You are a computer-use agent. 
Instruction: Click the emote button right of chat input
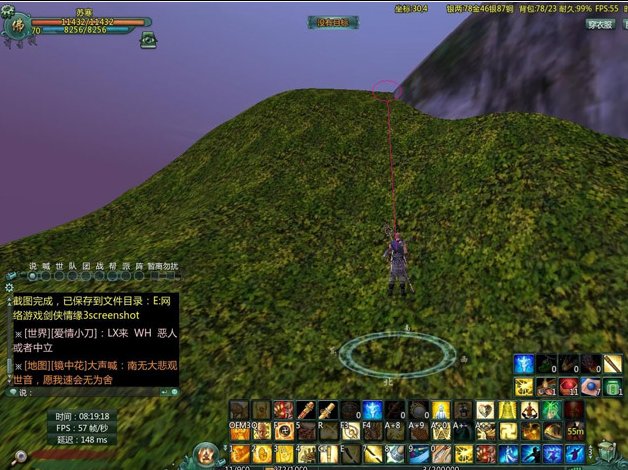175,392
